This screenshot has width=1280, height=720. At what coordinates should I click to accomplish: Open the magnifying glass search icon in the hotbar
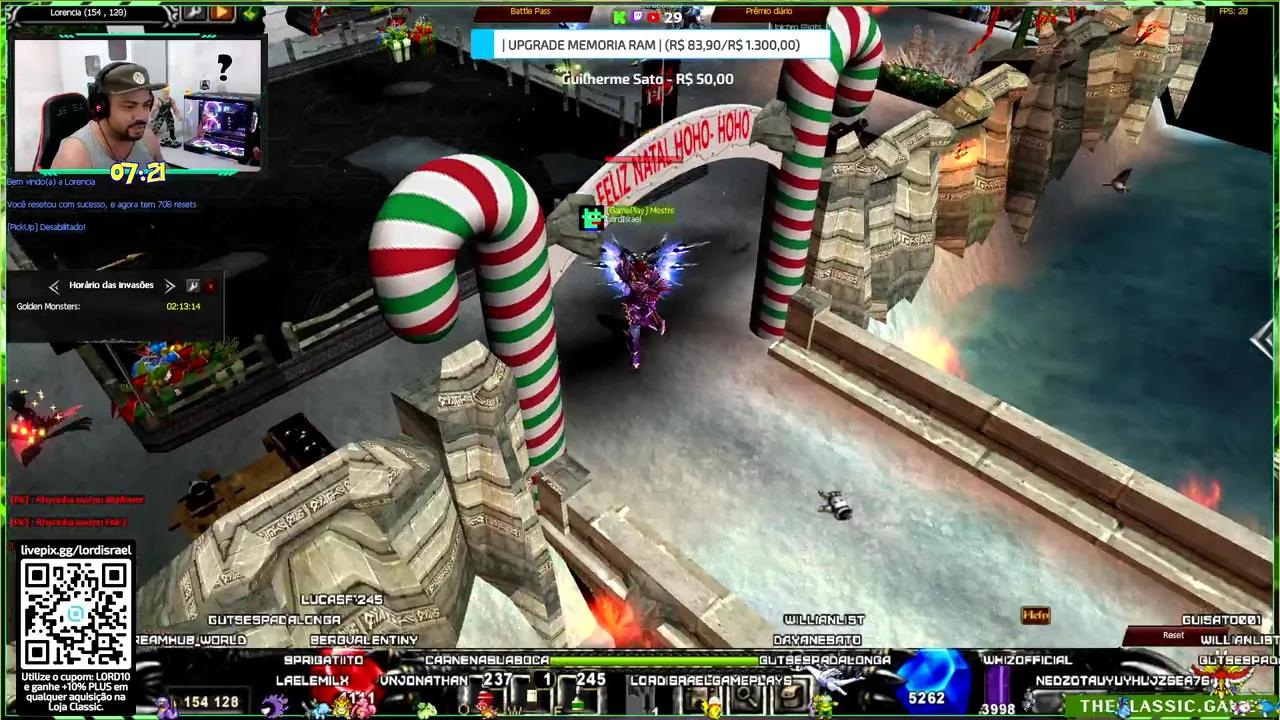click(x=747, y=698)
